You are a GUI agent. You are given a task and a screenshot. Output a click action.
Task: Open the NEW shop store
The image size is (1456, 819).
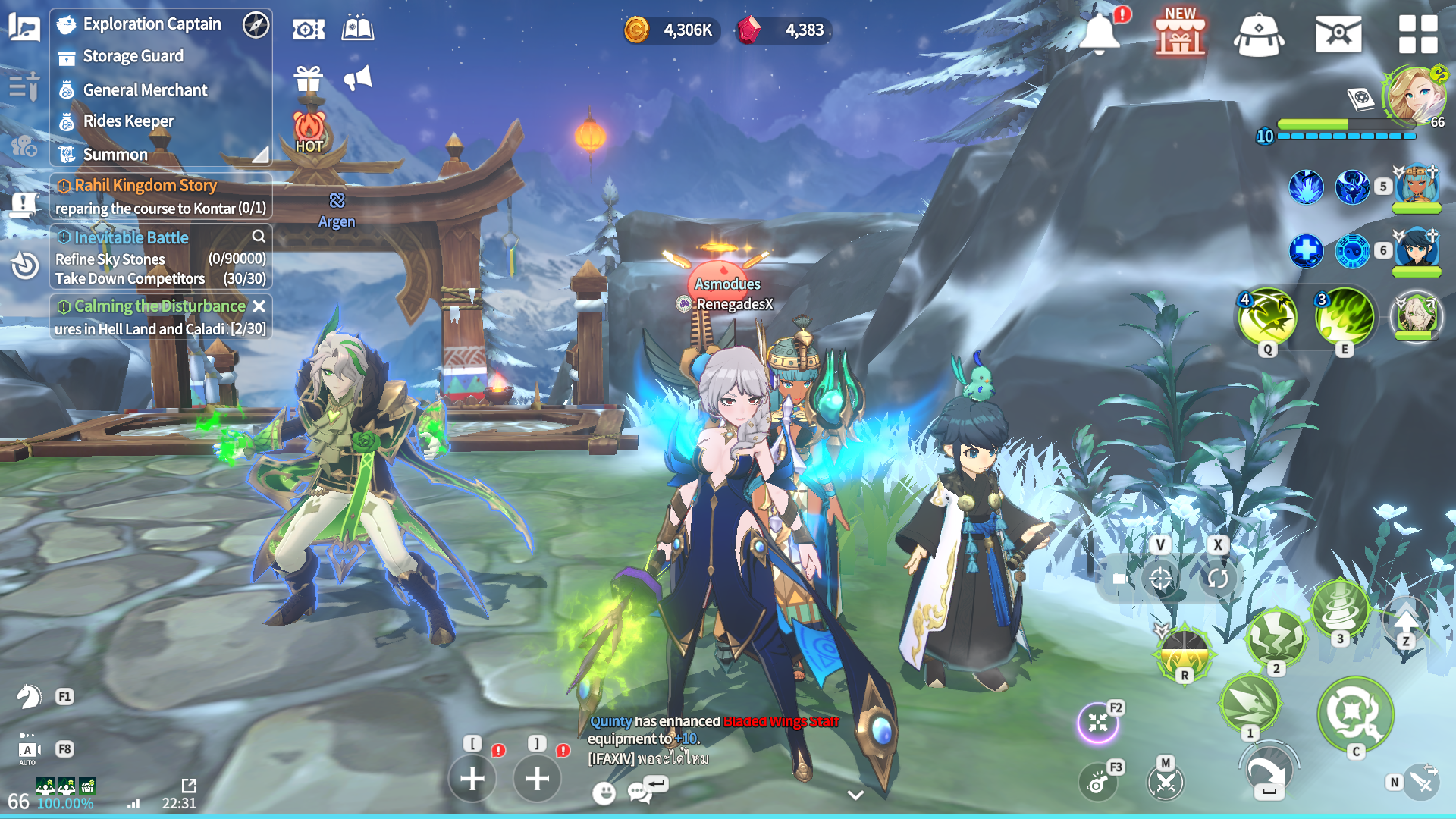point(1180,34)
